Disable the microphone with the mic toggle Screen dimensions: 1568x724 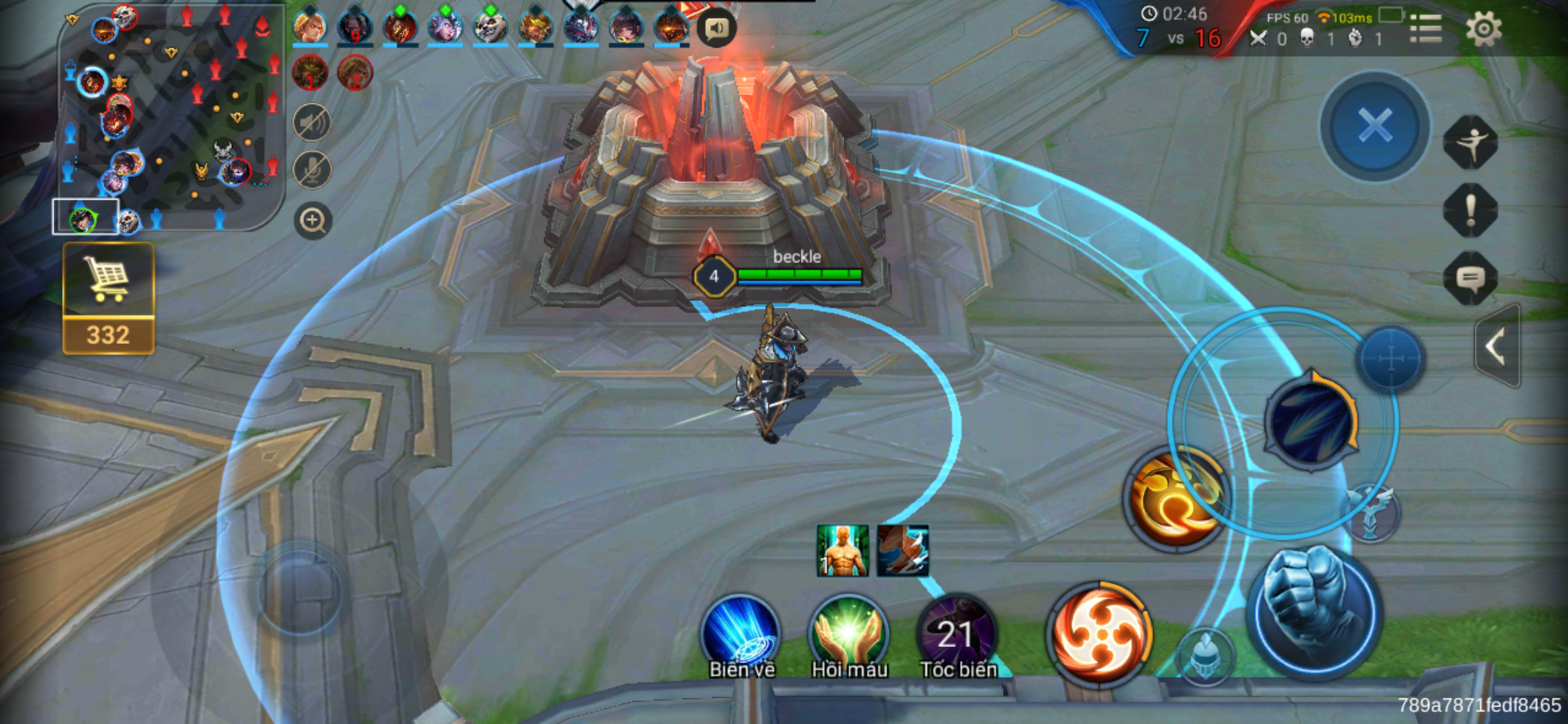pyautogui.click(x=312, y=170)
